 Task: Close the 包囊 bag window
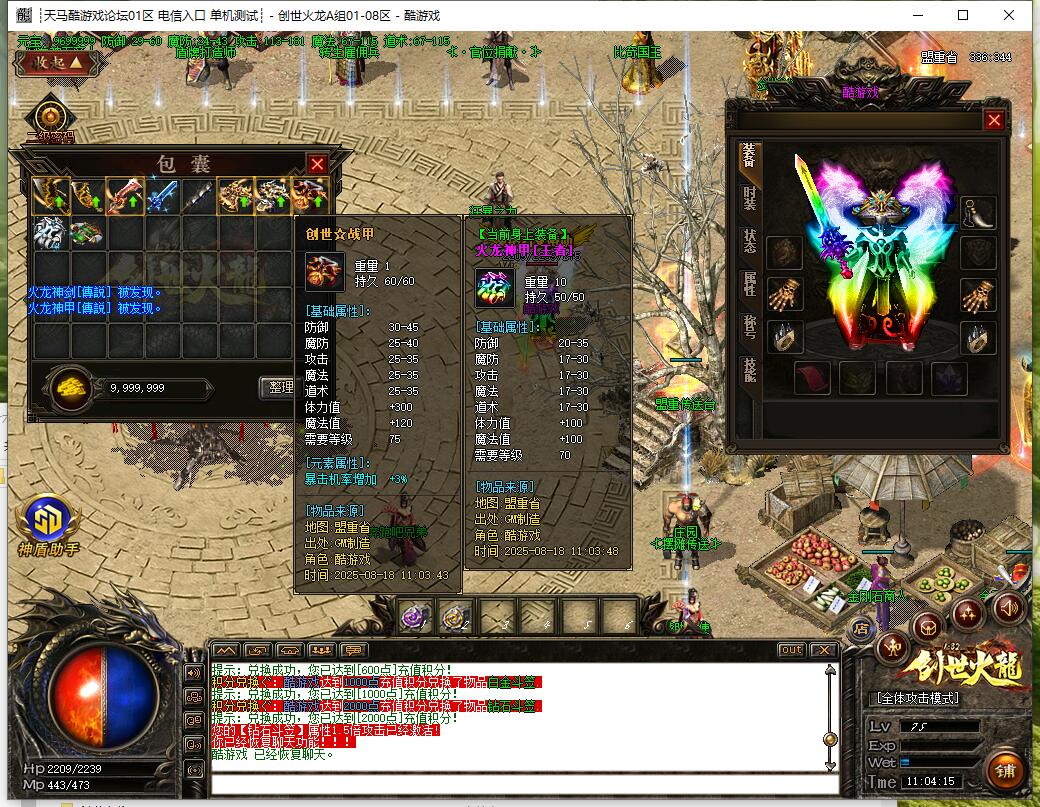tap(317, 164)
